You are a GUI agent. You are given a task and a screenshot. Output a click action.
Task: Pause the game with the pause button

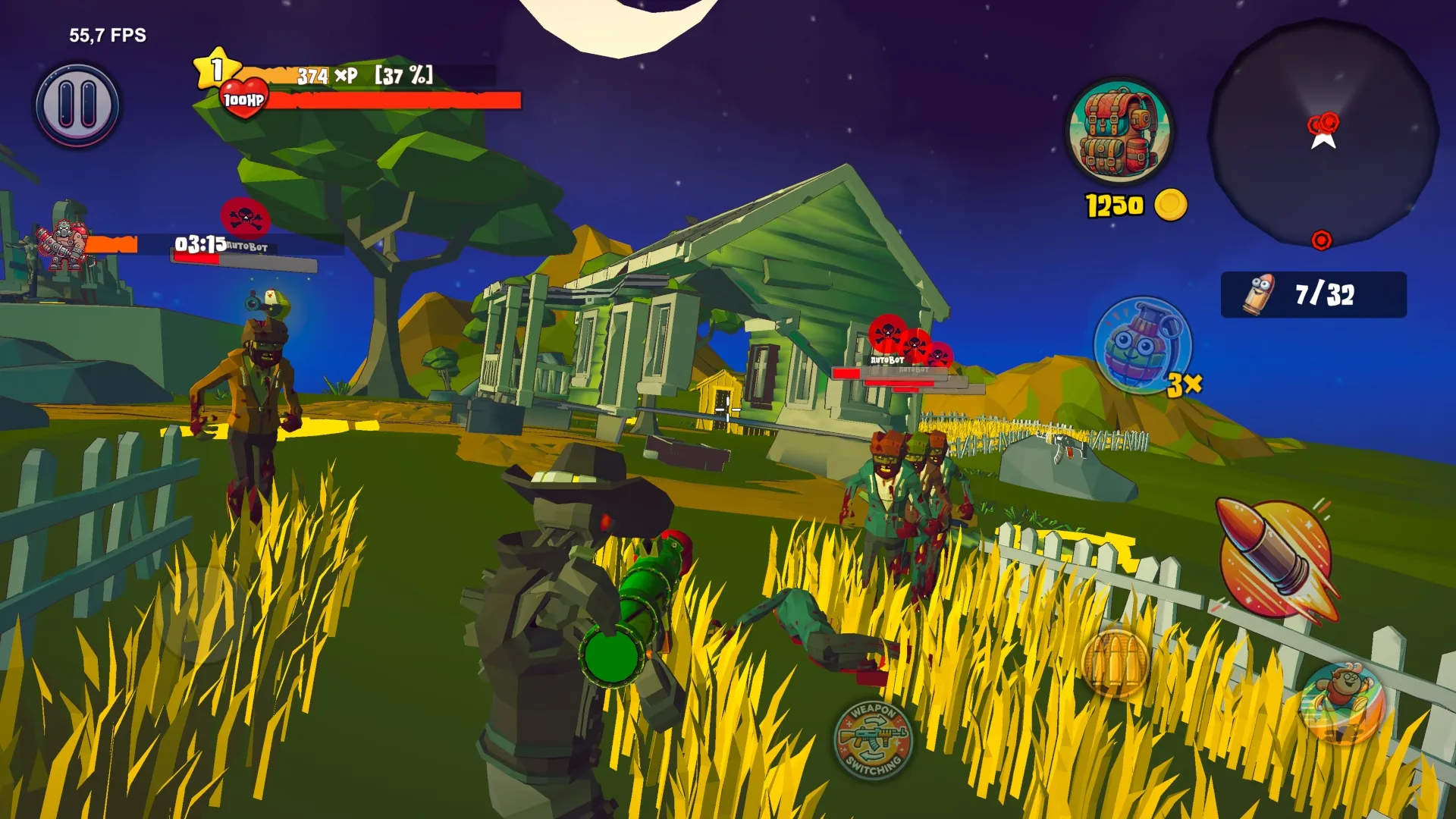(77, 105)
